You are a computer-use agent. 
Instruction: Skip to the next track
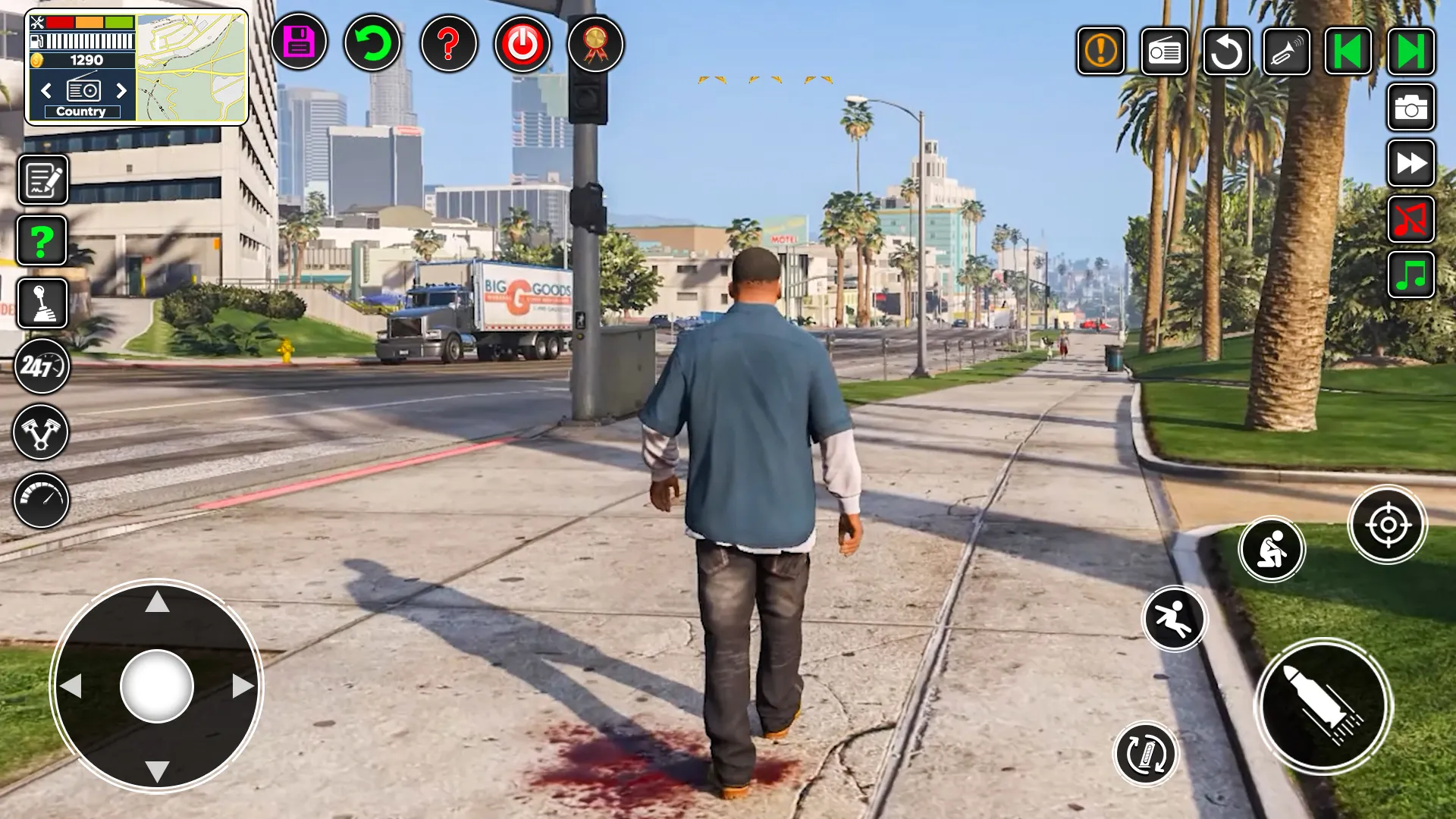(1411, 52)
